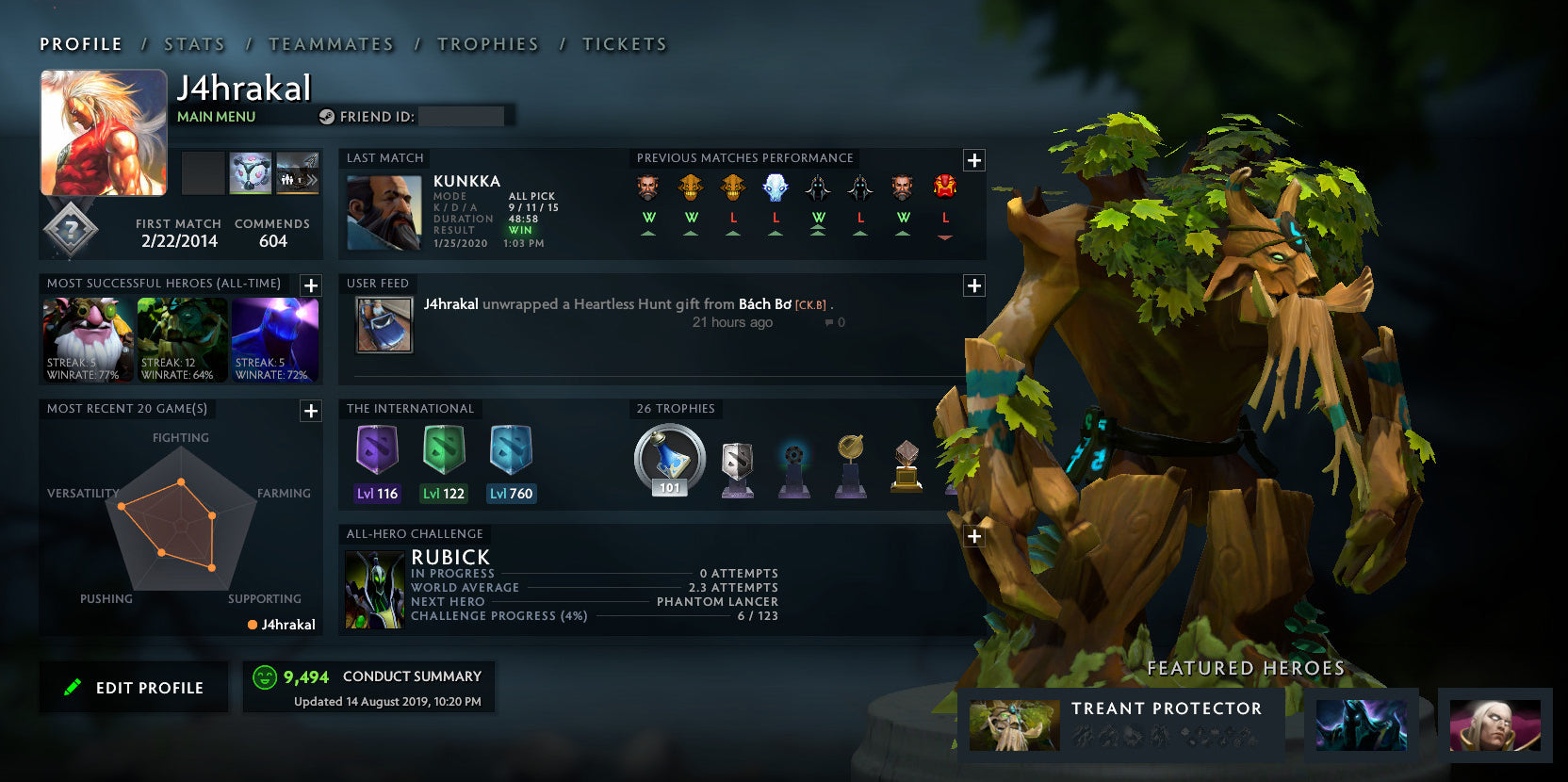Click the Aegis trophy numbered 101

point(668,459)
